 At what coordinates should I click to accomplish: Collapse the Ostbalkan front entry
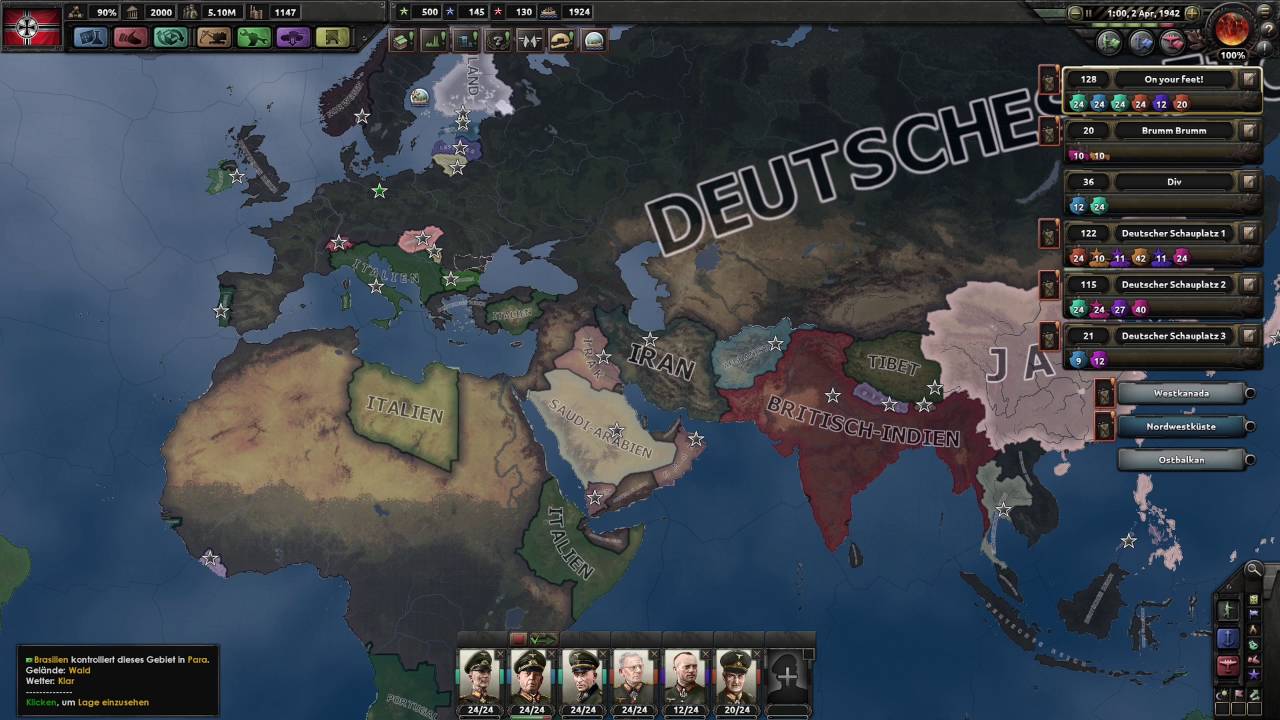(1250, 459)
